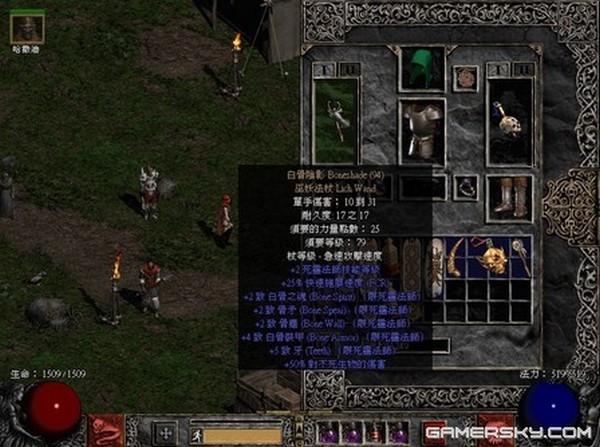Screen dimensions: 600x447
Task: Click the amulet equipment slot
Action: point(465,78)
